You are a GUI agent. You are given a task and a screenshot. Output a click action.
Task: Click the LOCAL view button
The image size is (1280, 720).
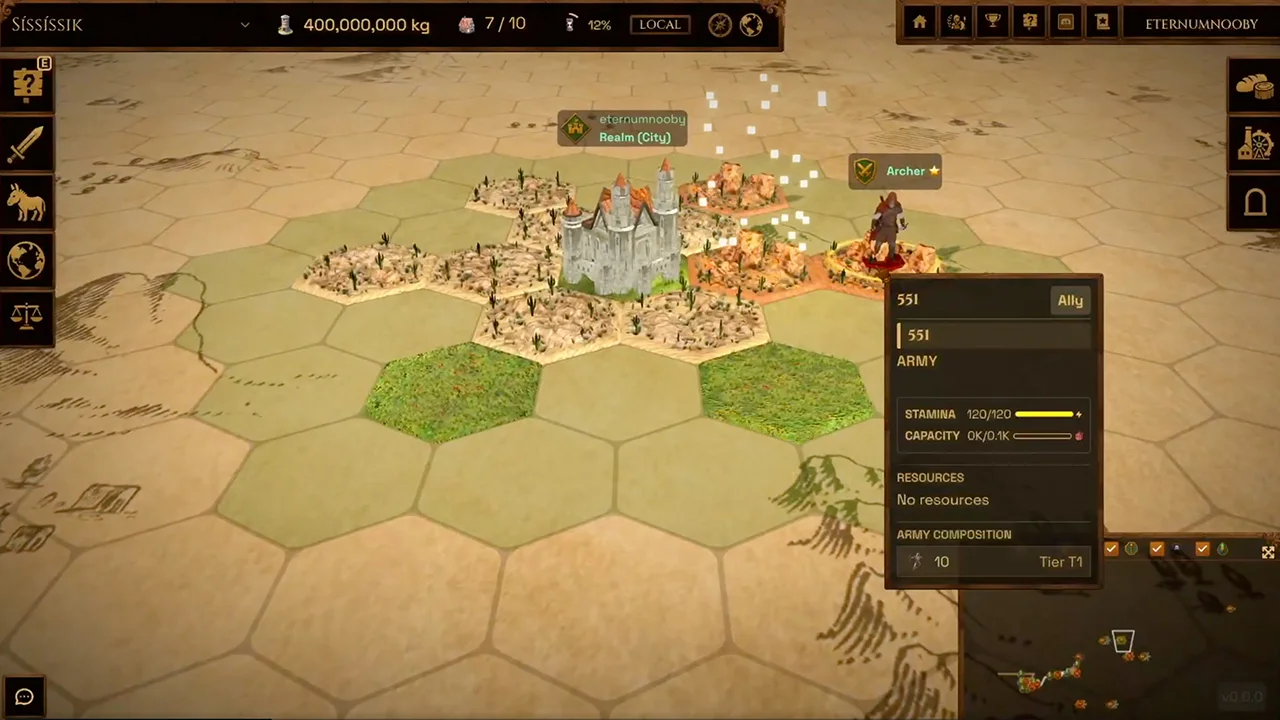point(659,25)
